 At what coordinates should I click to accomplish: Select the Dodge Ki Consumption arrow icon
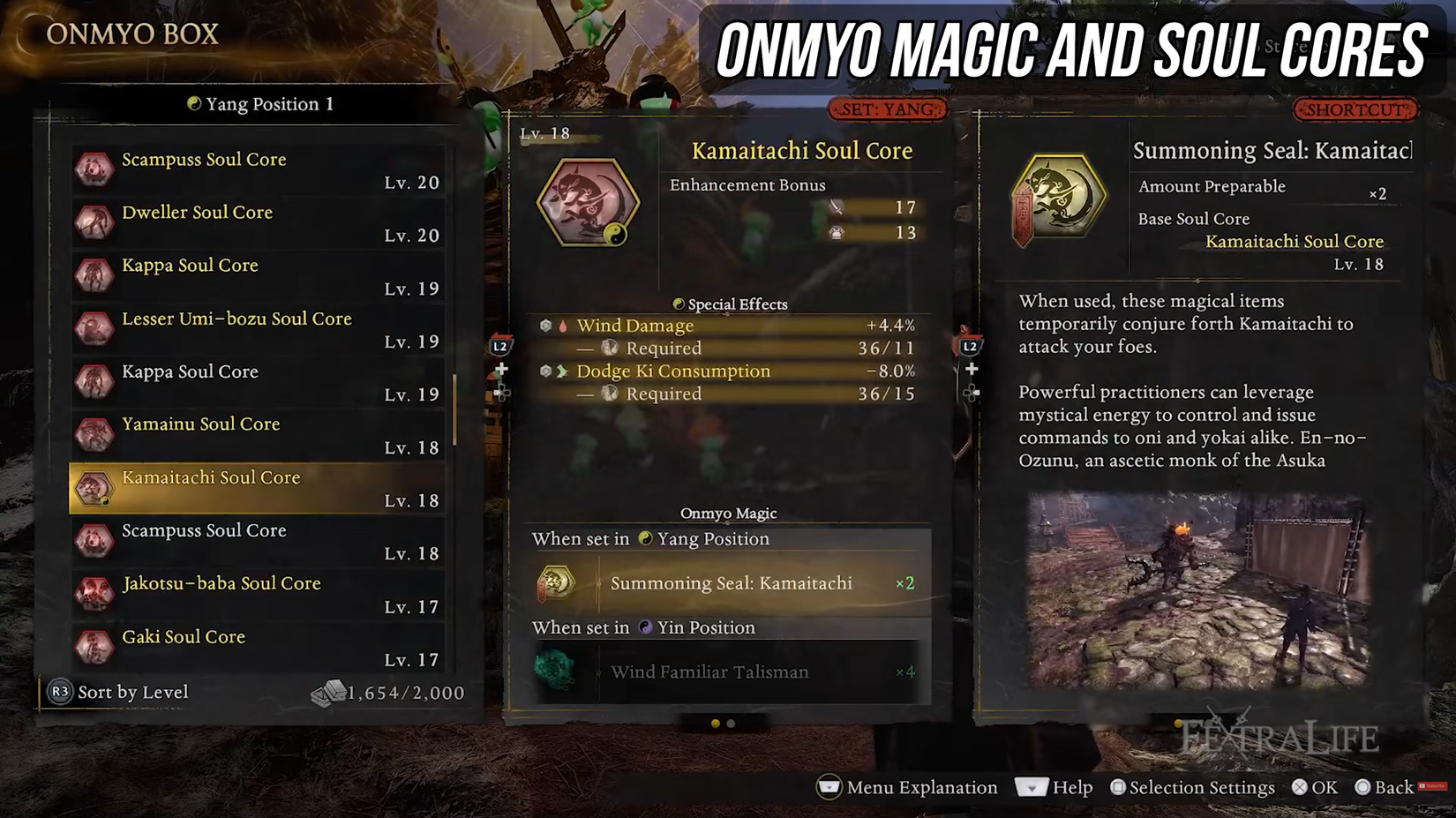tap(561, 371)
